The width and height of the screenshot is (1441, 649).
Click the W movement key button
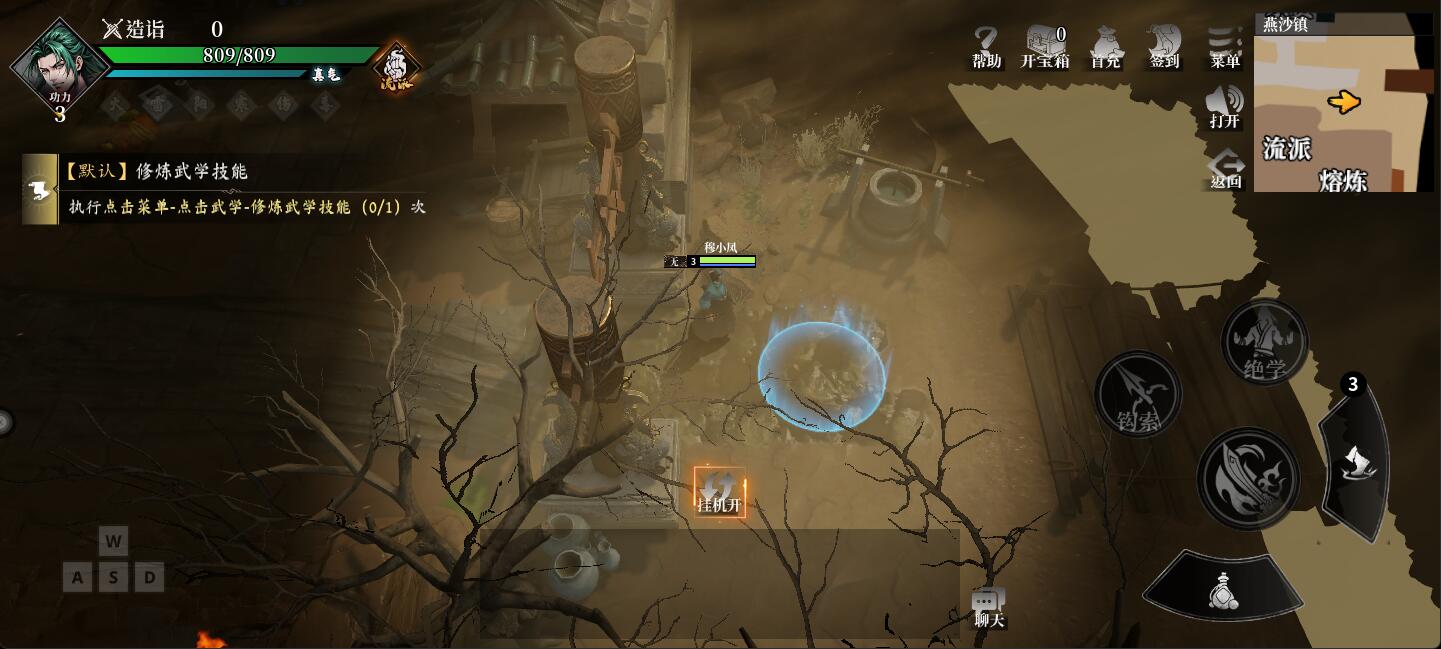tap(113, 542)
